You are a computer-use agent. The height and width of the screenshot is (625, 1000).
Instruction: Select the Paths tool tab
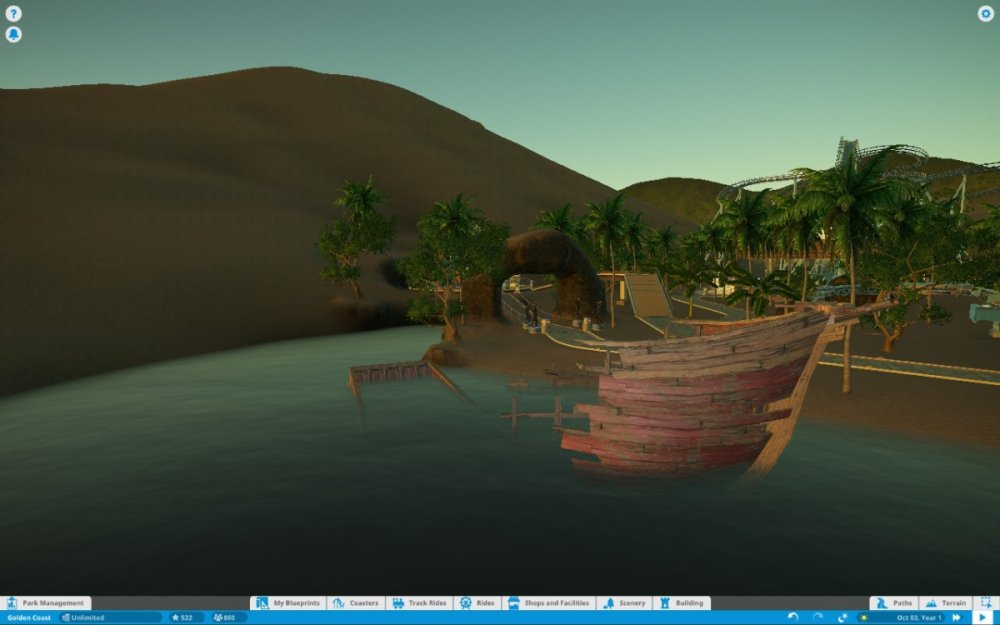[x=894, y=603]
